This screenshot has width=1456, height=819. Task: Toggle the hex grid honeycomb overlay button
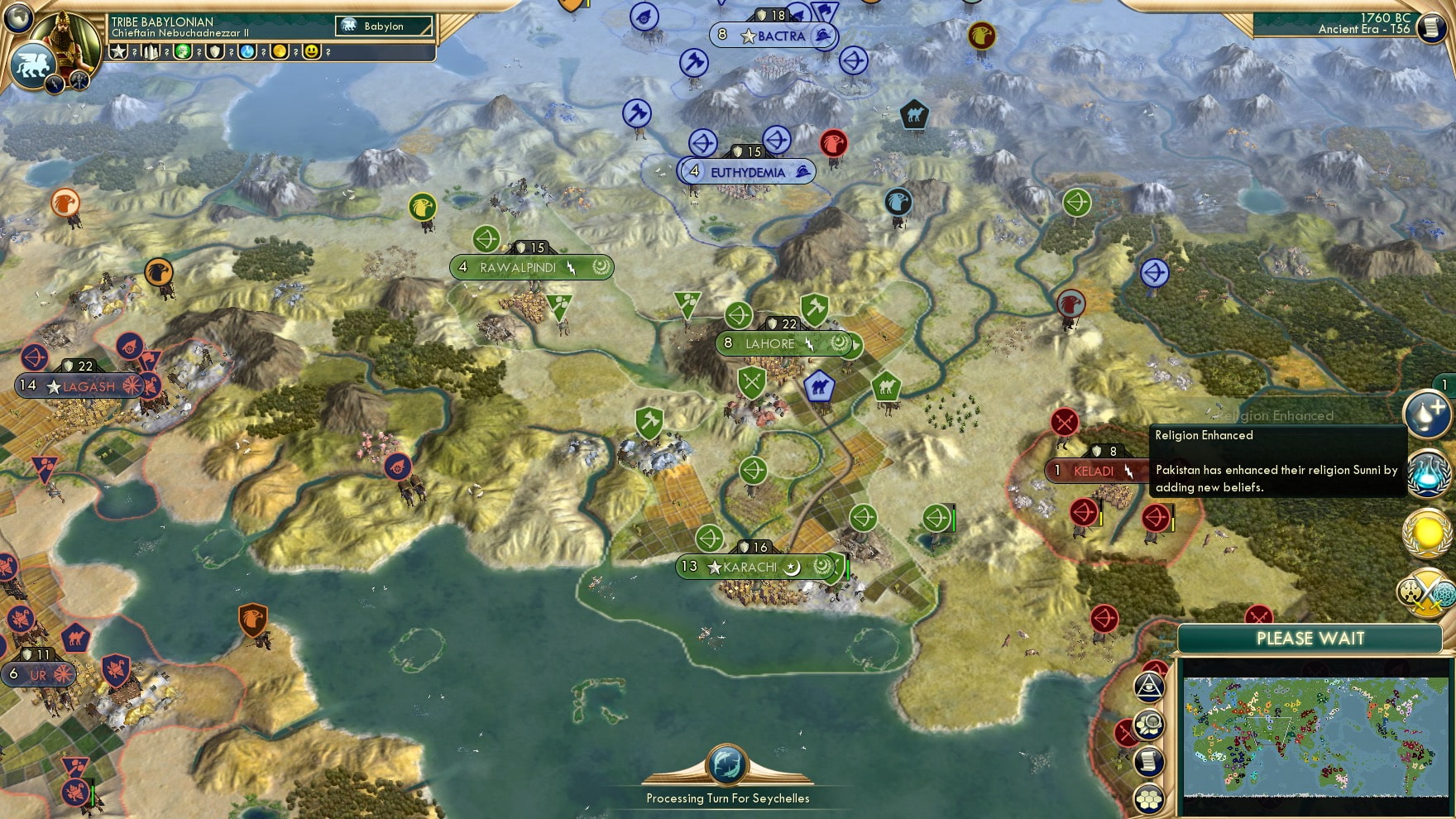point(1150,797)
